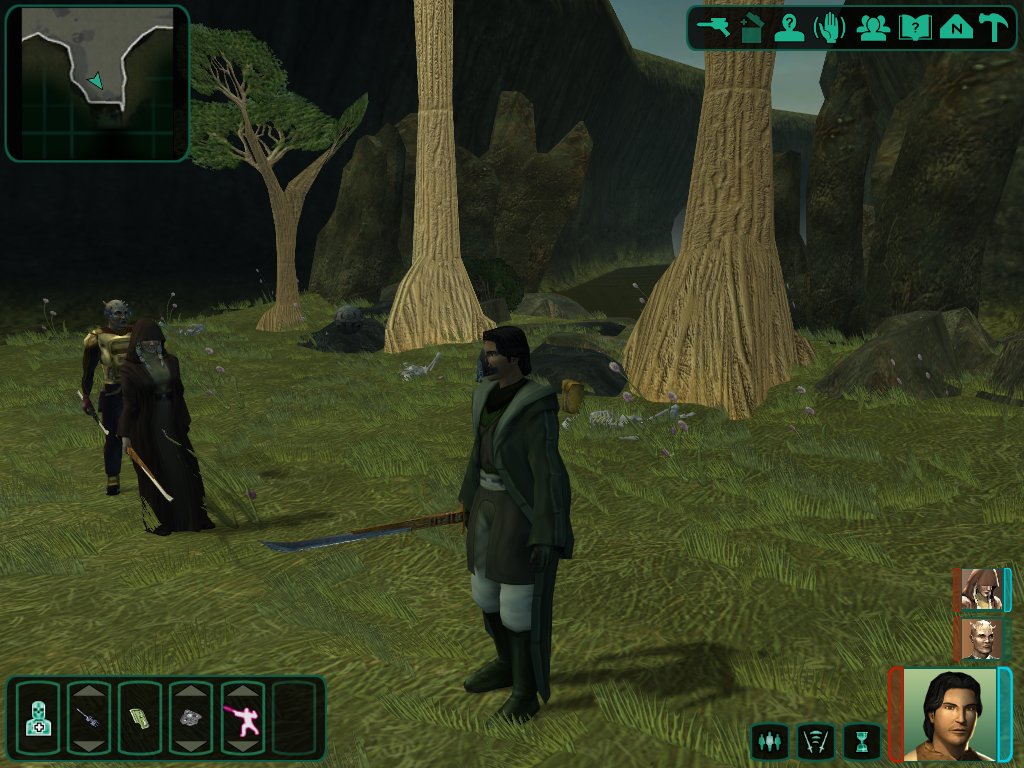
Task: Select the main character's large portrait
Action: tap(950, 714)
